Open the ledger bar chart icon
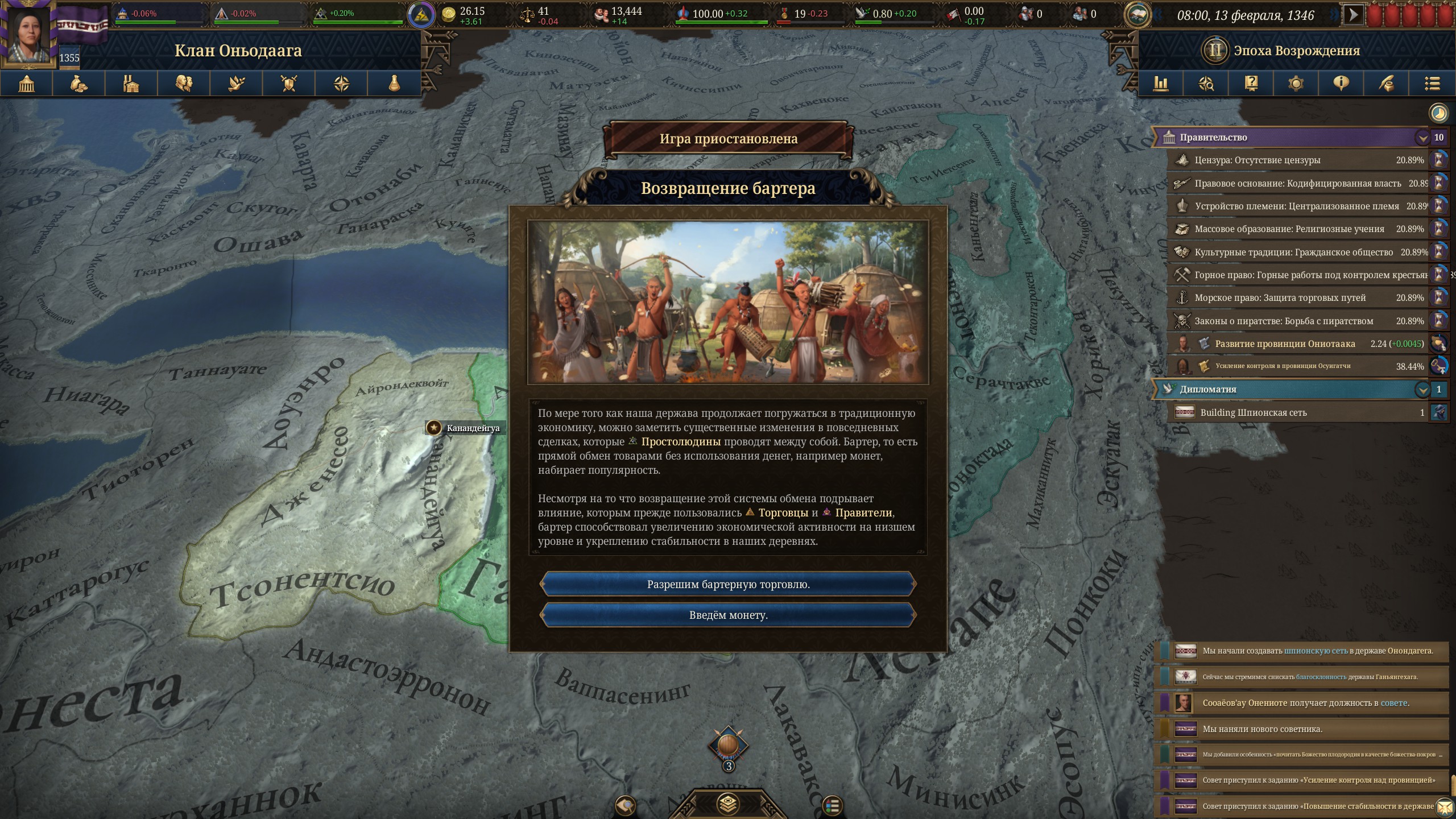Viewport: 1456px width, 819px height. click(x=1161, y=84)
